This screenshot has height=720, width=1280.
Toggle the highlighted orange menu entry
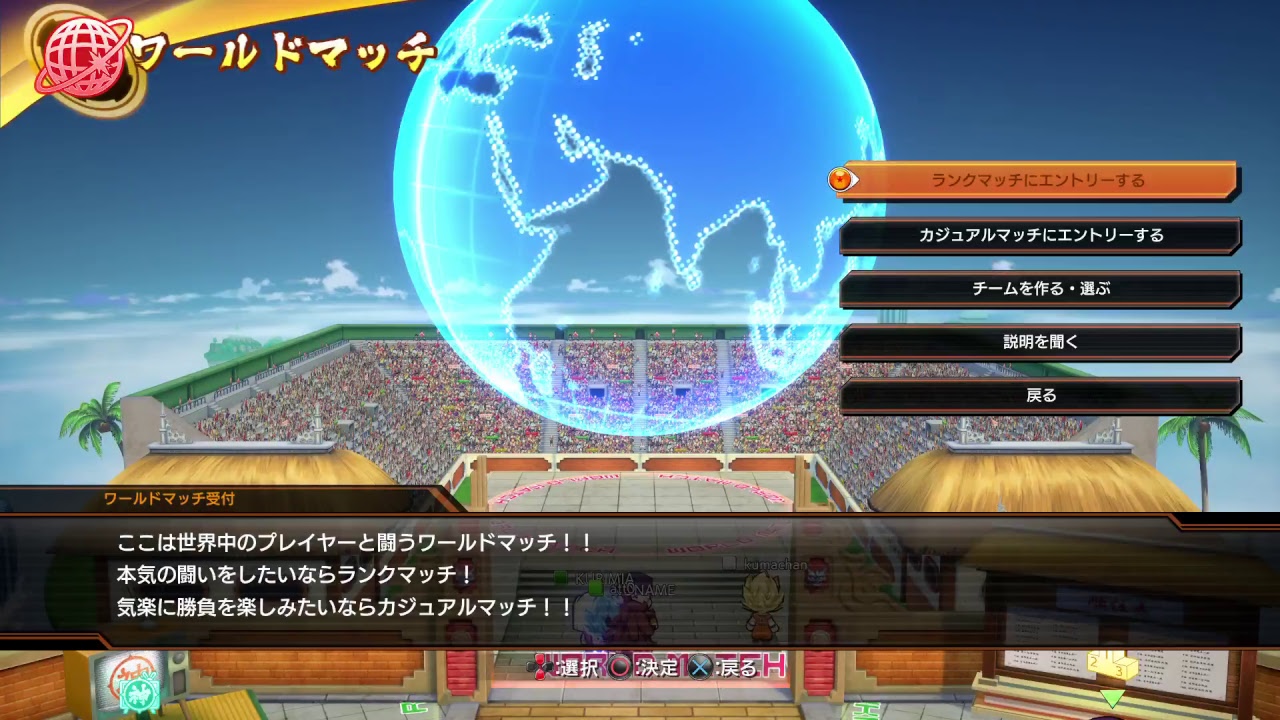pos(1040,180)
